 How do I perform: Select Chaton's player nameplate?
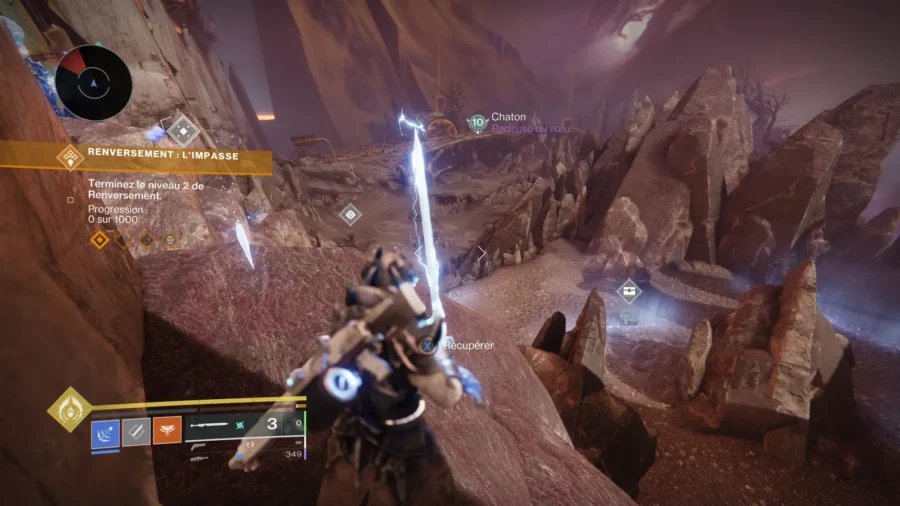click(x=508, y=117)
